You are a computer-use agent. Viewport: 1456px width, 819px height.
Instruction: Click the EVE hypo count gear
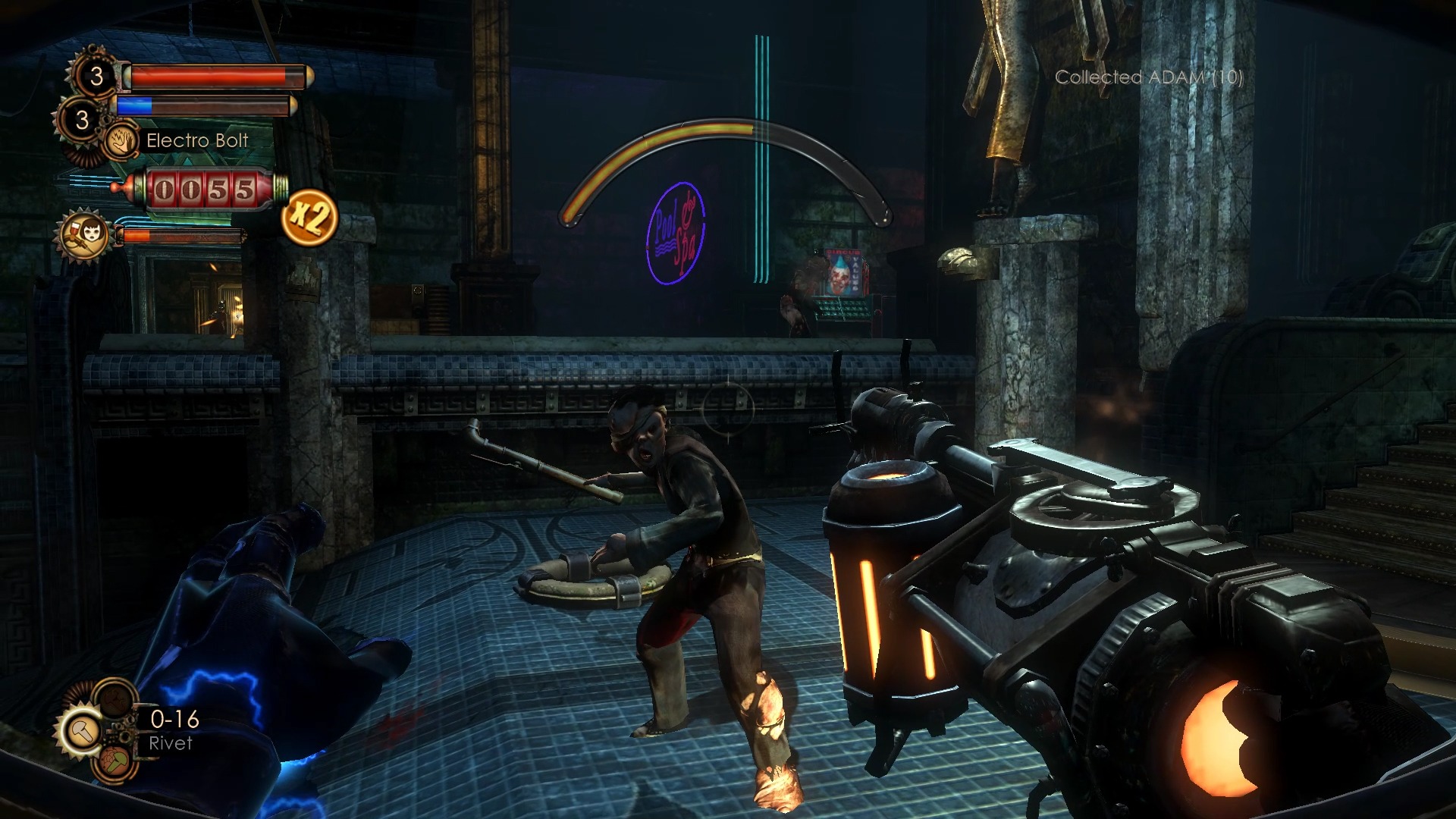click(82, 119)
